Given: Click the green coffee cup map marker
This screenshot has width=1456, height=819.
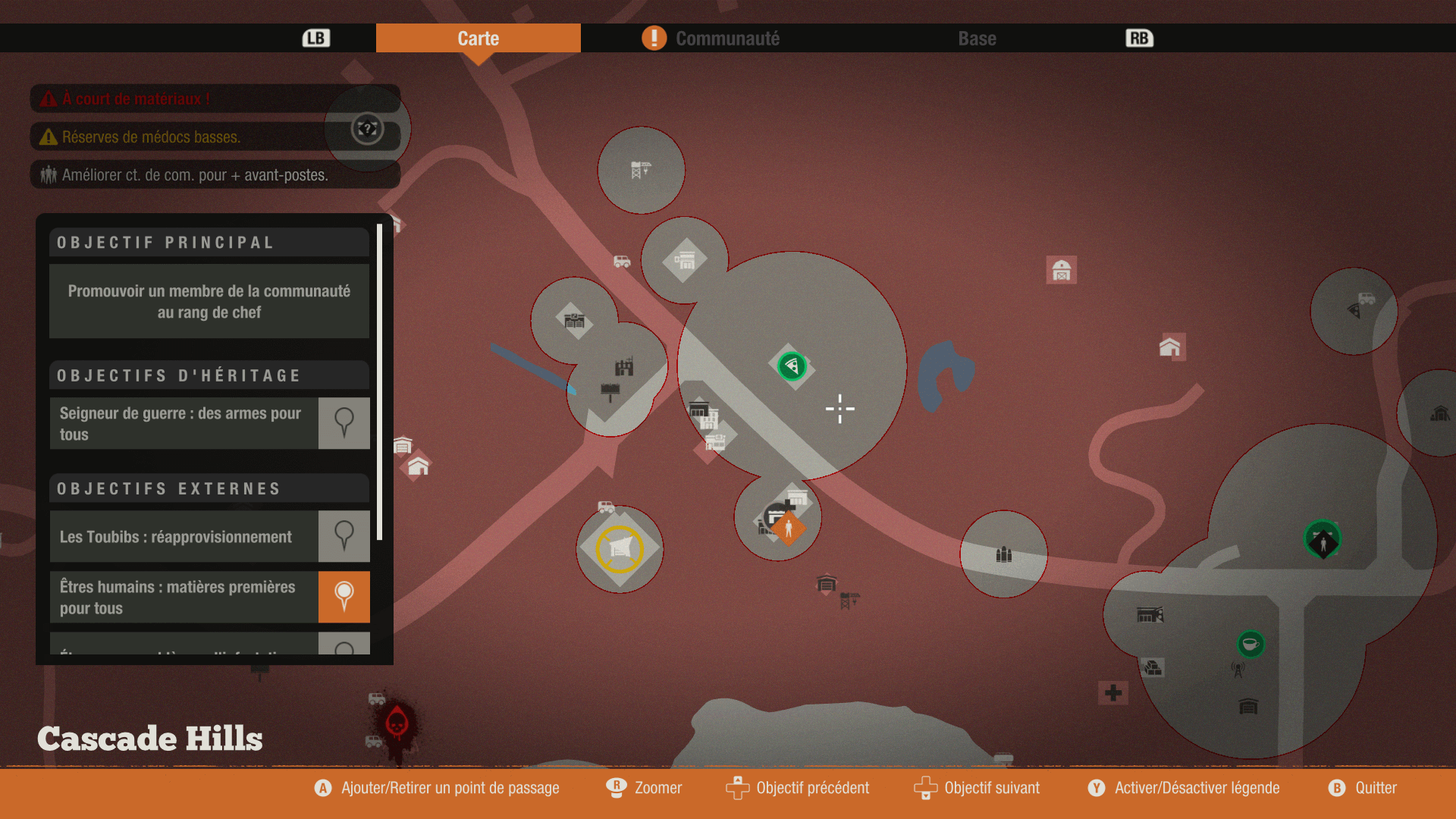Looking at the screenshot, I should click(x=1250, y=644).
